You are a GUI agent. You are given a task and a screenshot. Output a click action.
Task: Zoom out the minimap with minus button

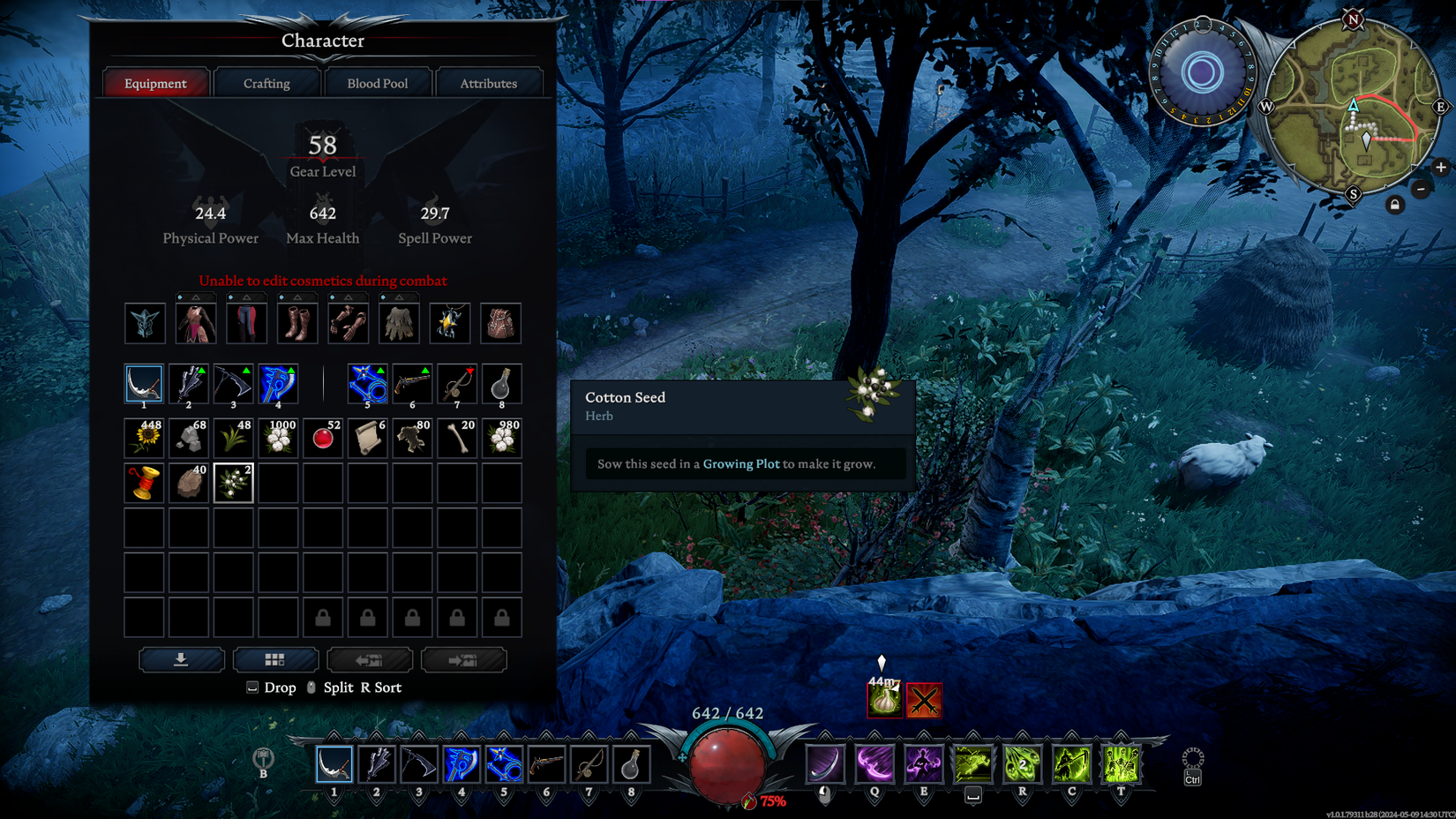(x=1421, y=189)
